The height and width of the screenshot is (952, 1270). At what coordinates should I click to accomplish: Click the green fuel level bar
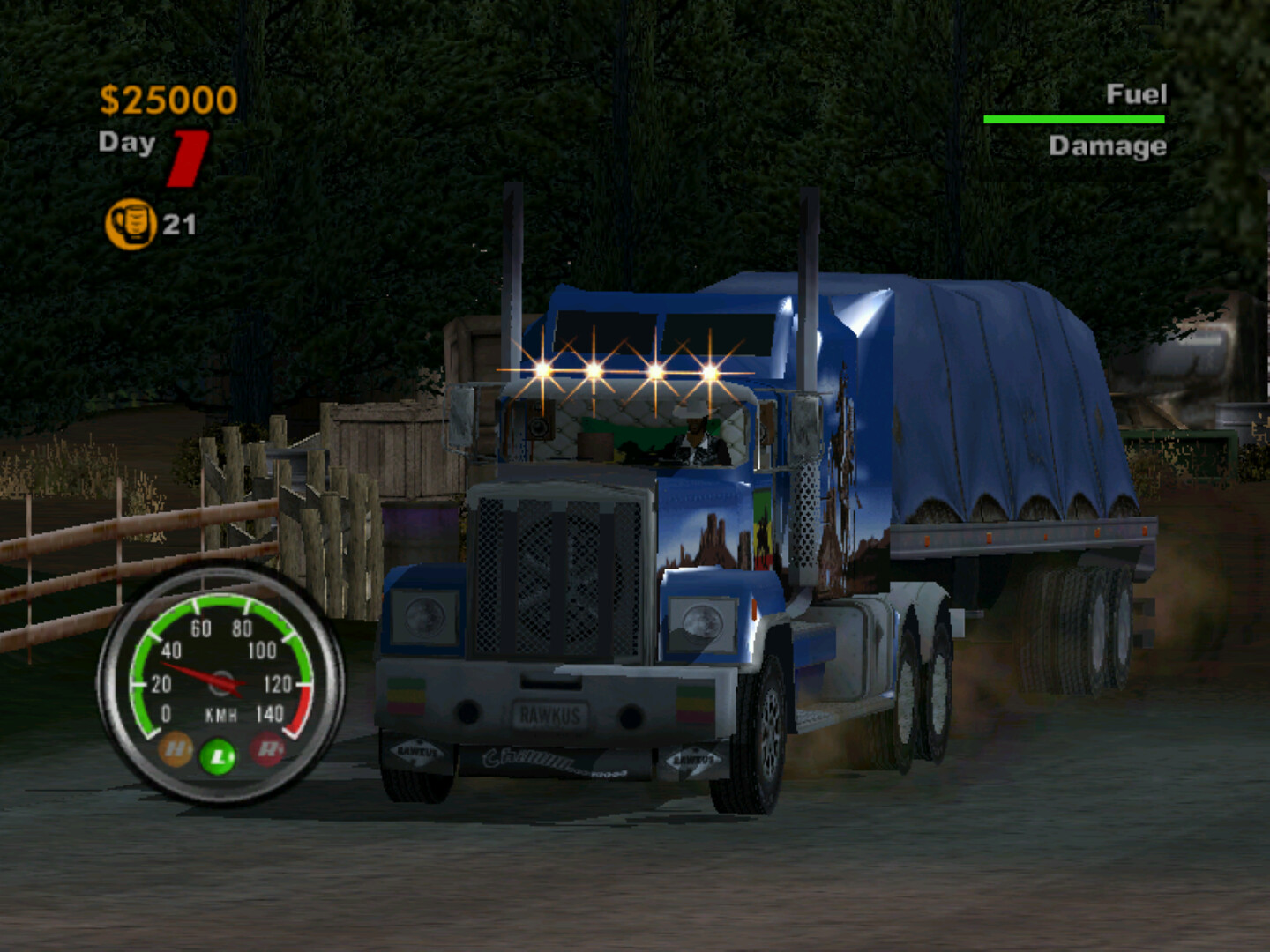1074,118
